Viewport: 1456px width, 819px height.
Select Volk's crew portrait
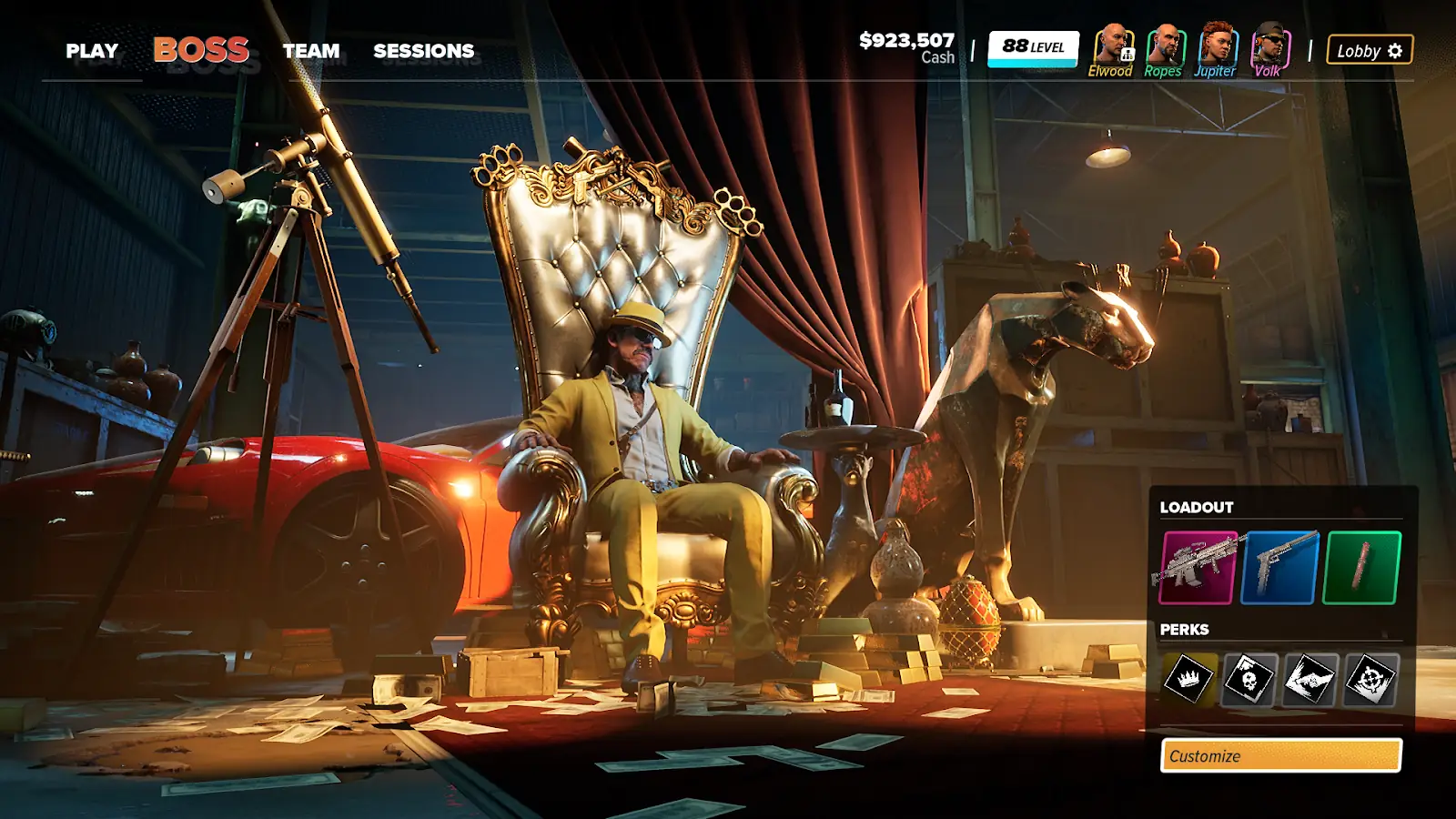pos(1268,47)
